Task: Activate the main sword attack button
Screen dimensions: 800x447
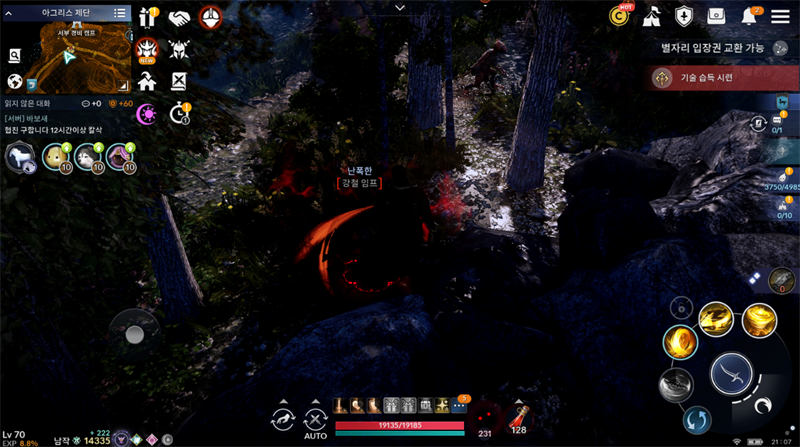Action: click(731, 374)
